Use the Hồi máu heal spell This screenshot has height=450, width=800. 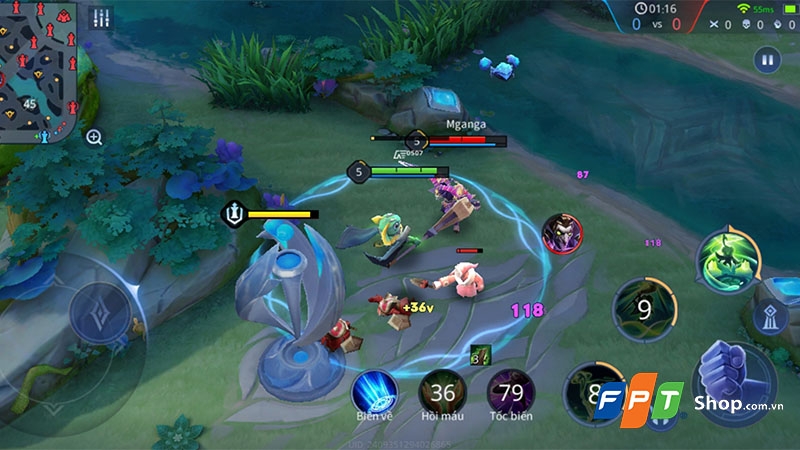[443, 390]
